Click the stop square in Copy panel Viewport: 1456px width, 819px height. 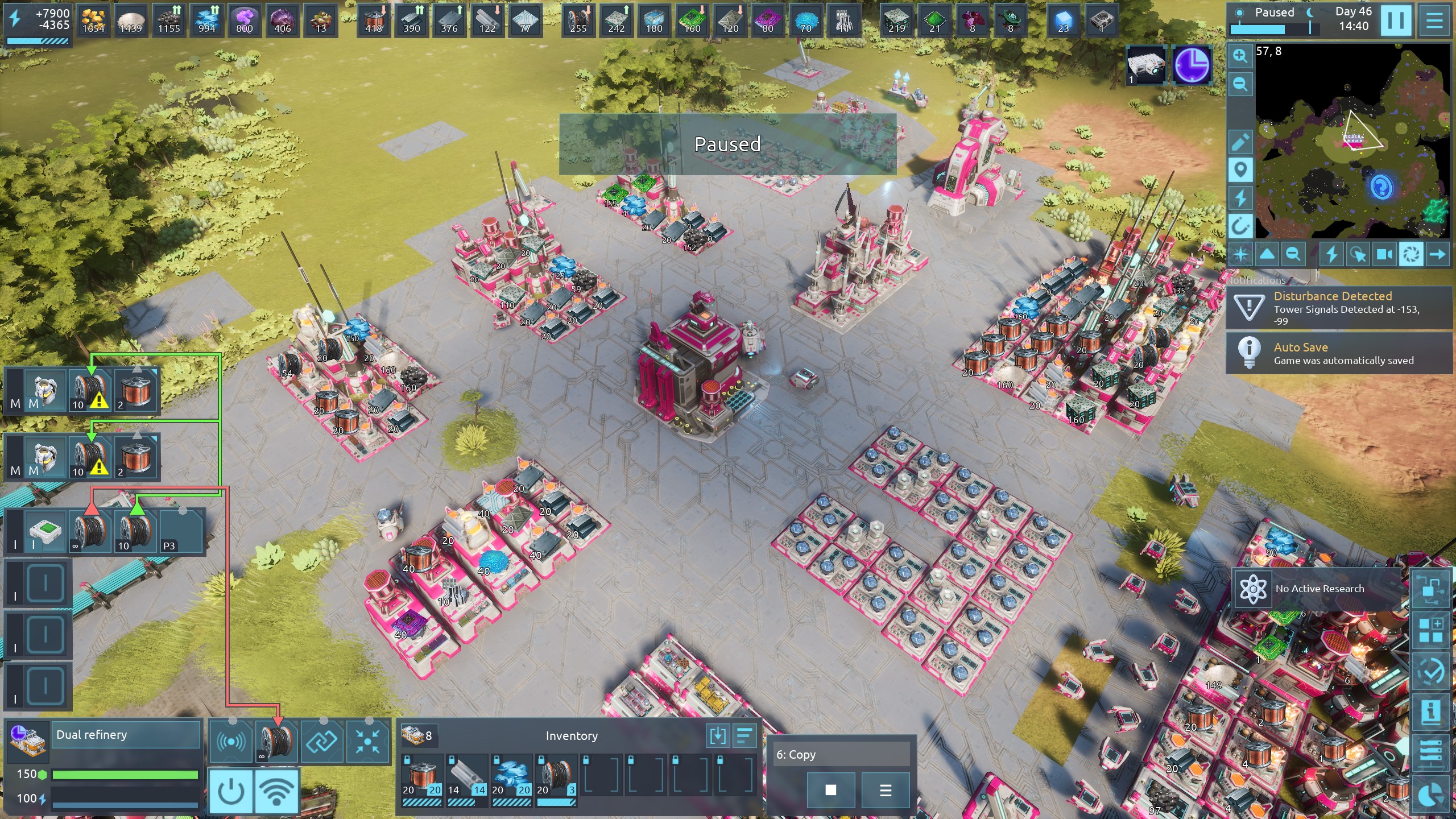tap(830, 790)
